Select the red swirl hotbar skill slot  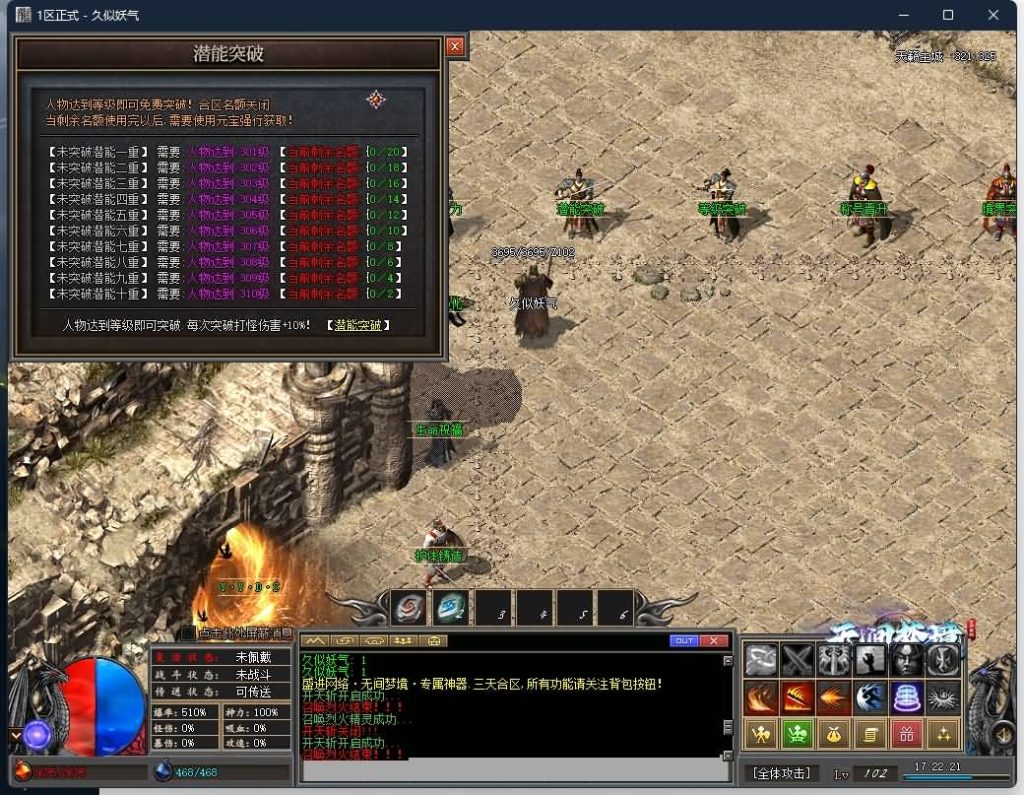point(408,607)
